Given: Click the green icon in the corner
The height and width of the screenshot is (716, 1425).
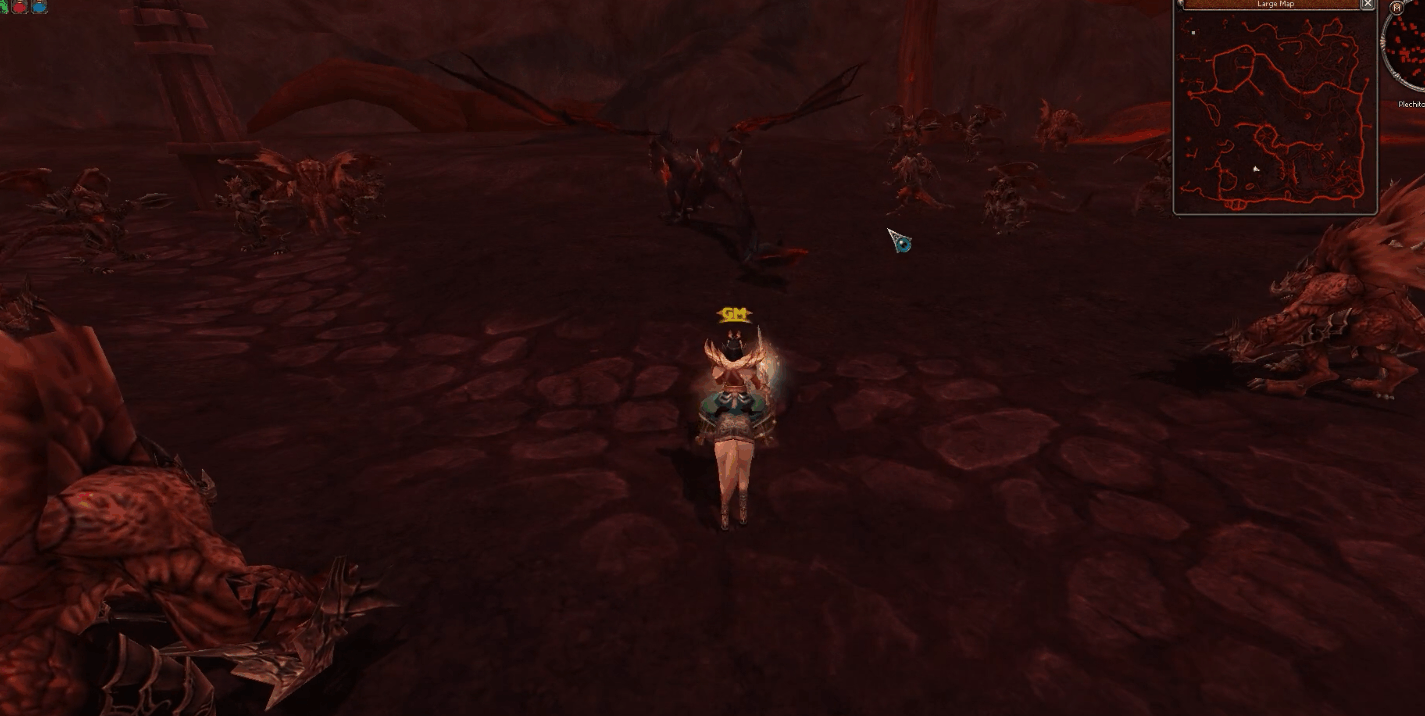Looking at the screenshot, I should (4, 6).
